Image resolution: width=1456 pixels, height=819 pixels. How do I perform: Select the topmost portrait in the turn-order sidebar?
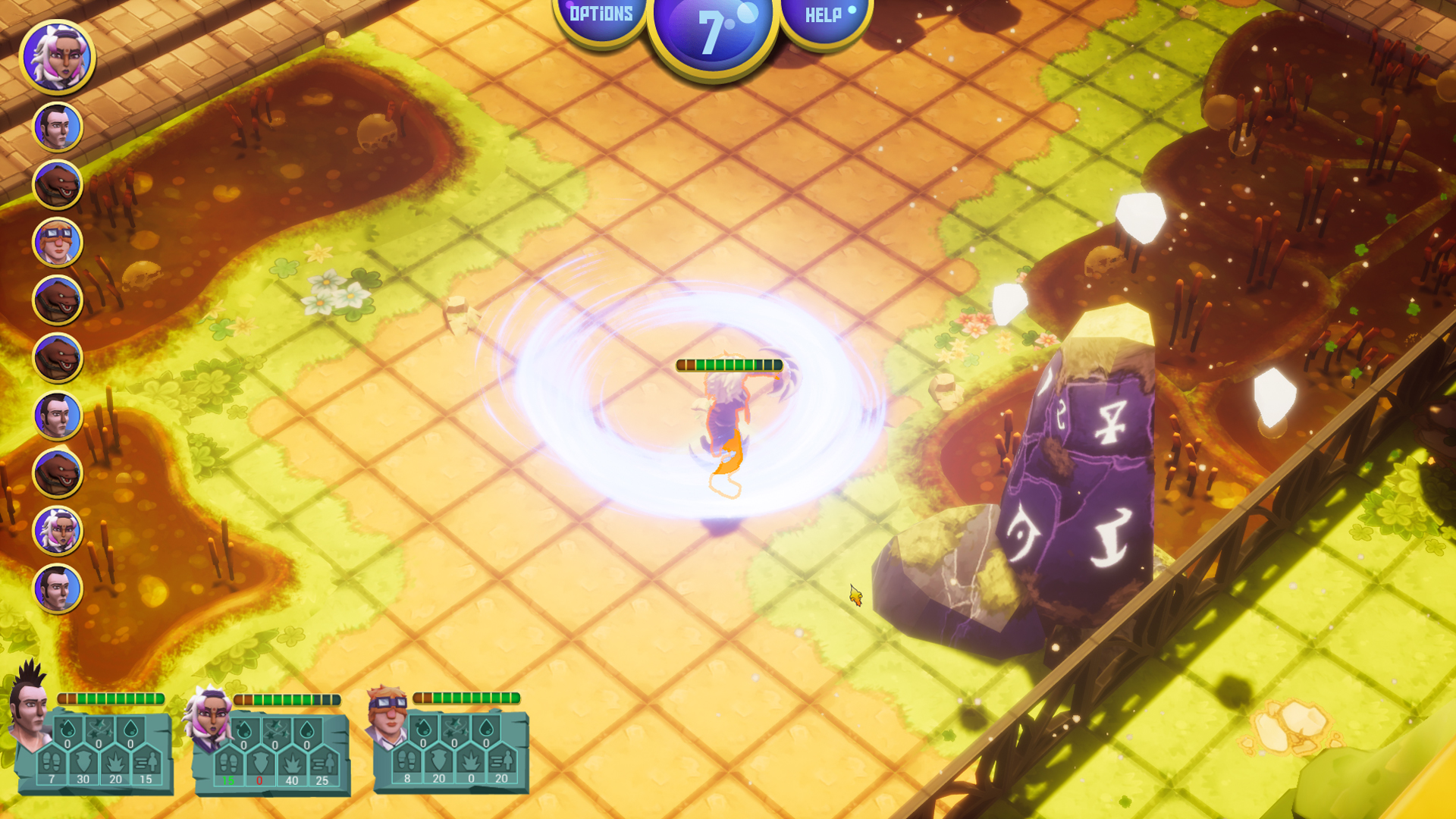point(57,57)
